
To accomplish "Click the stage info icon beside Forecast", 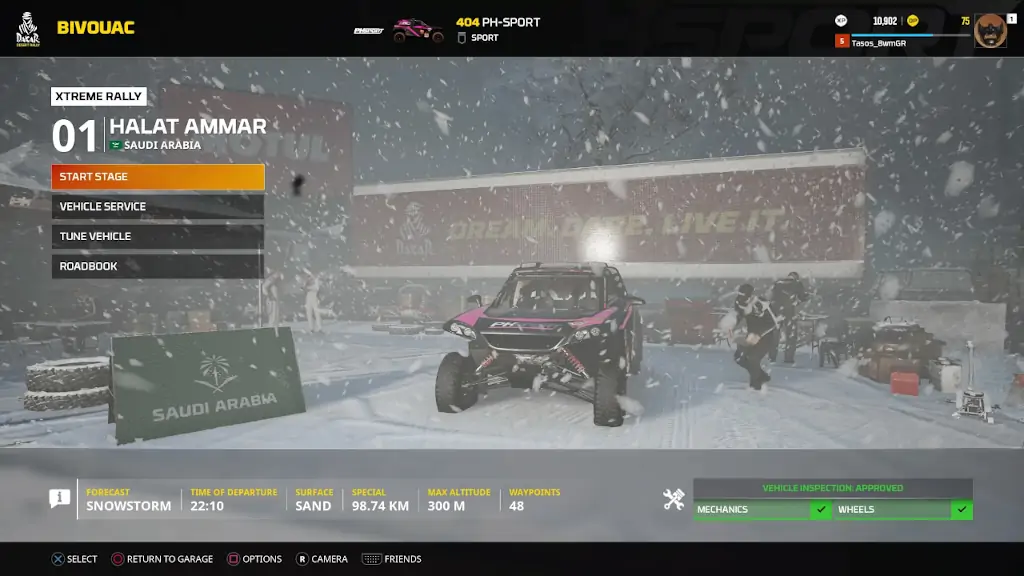I will (x=60, y=499).
